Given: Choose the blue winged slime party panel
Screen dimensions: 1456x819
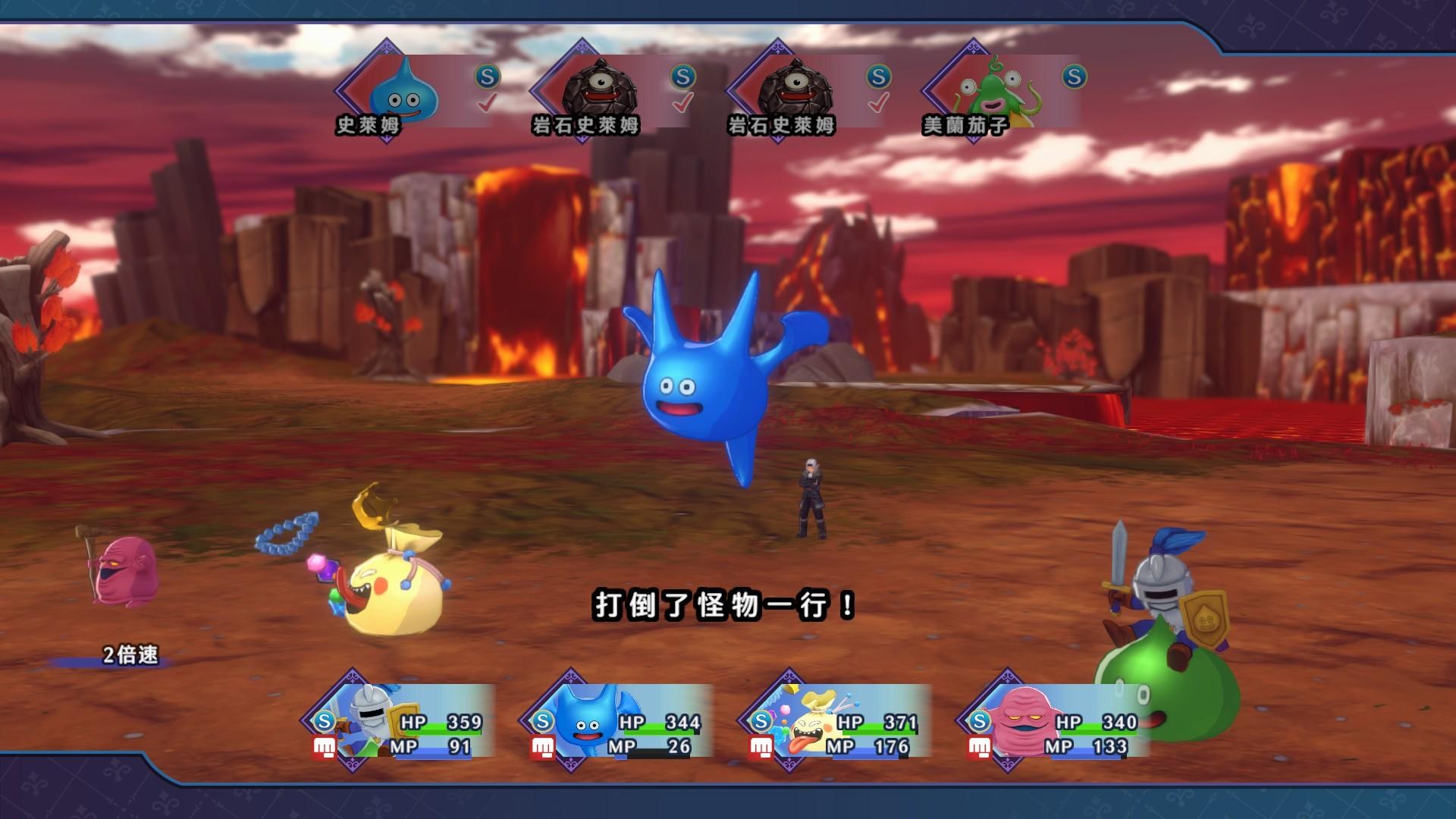Looking at the screenshot, I should coord(618,720).
